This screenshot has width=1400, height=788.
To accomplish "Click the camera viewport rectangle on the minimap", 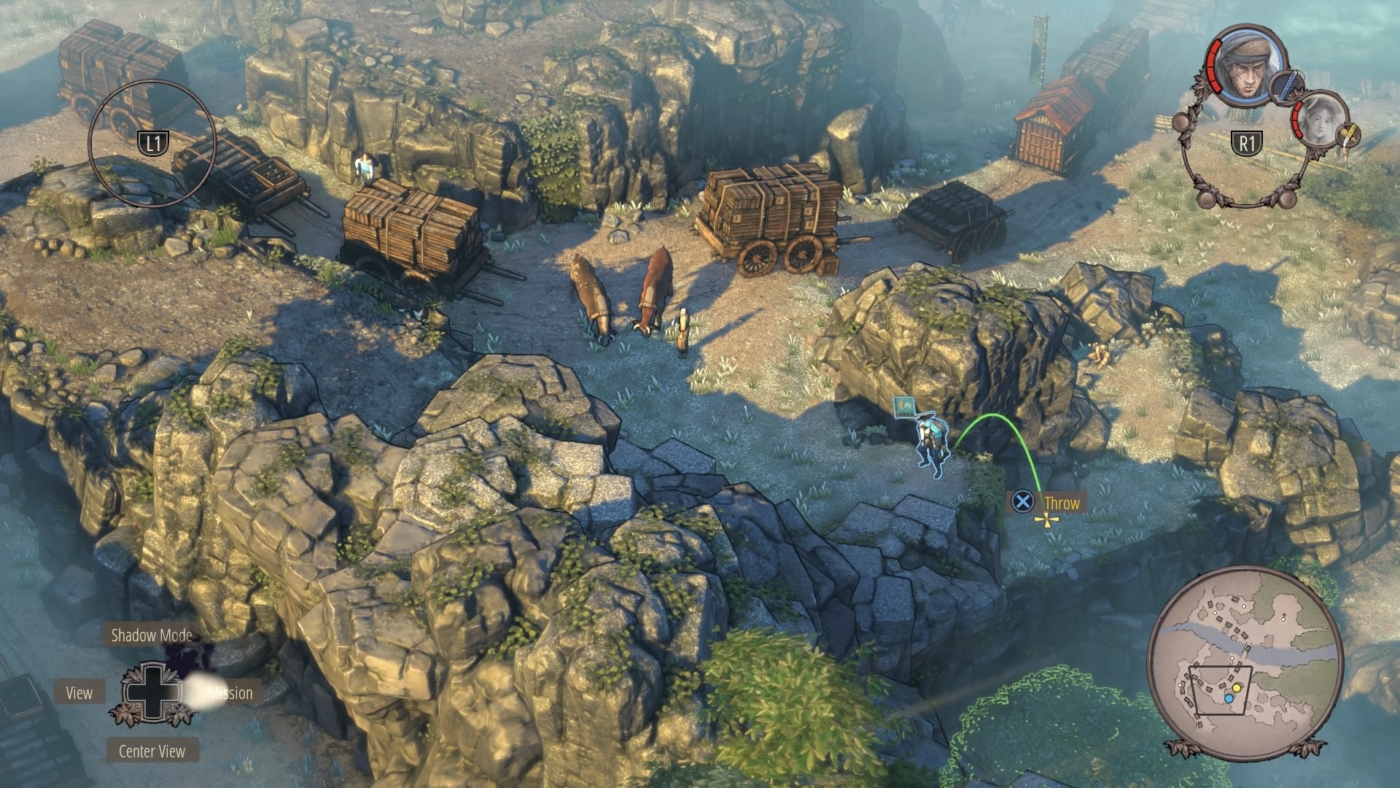I will [x=1221, y=690].
